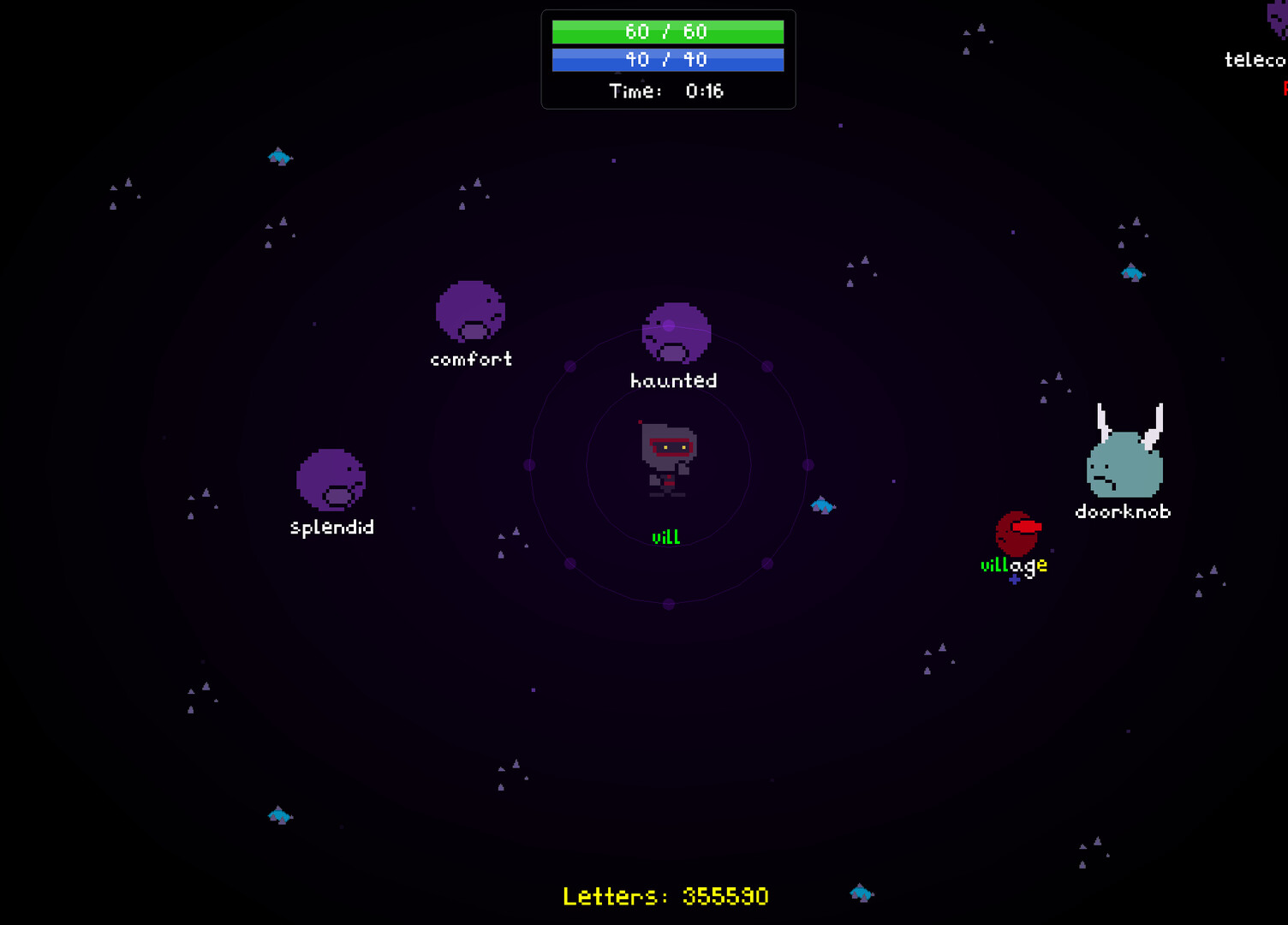Click the yellow Letters: 355530 counter
1288x925 pixels.
(x=665, y=896)
